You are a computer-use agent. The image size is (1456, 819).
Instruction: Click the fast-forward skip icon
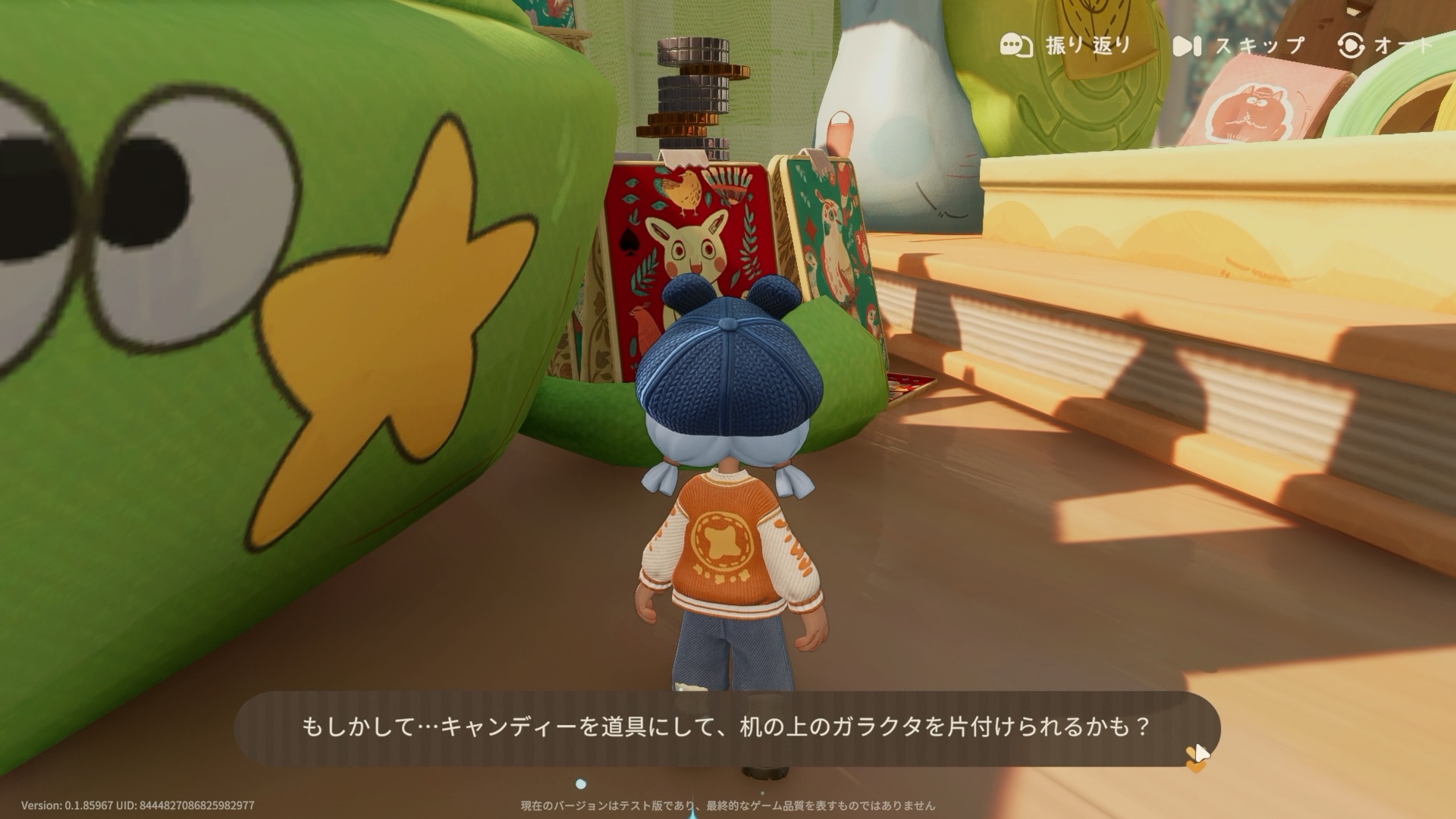pyautogui.click(x=1186, y=45)
